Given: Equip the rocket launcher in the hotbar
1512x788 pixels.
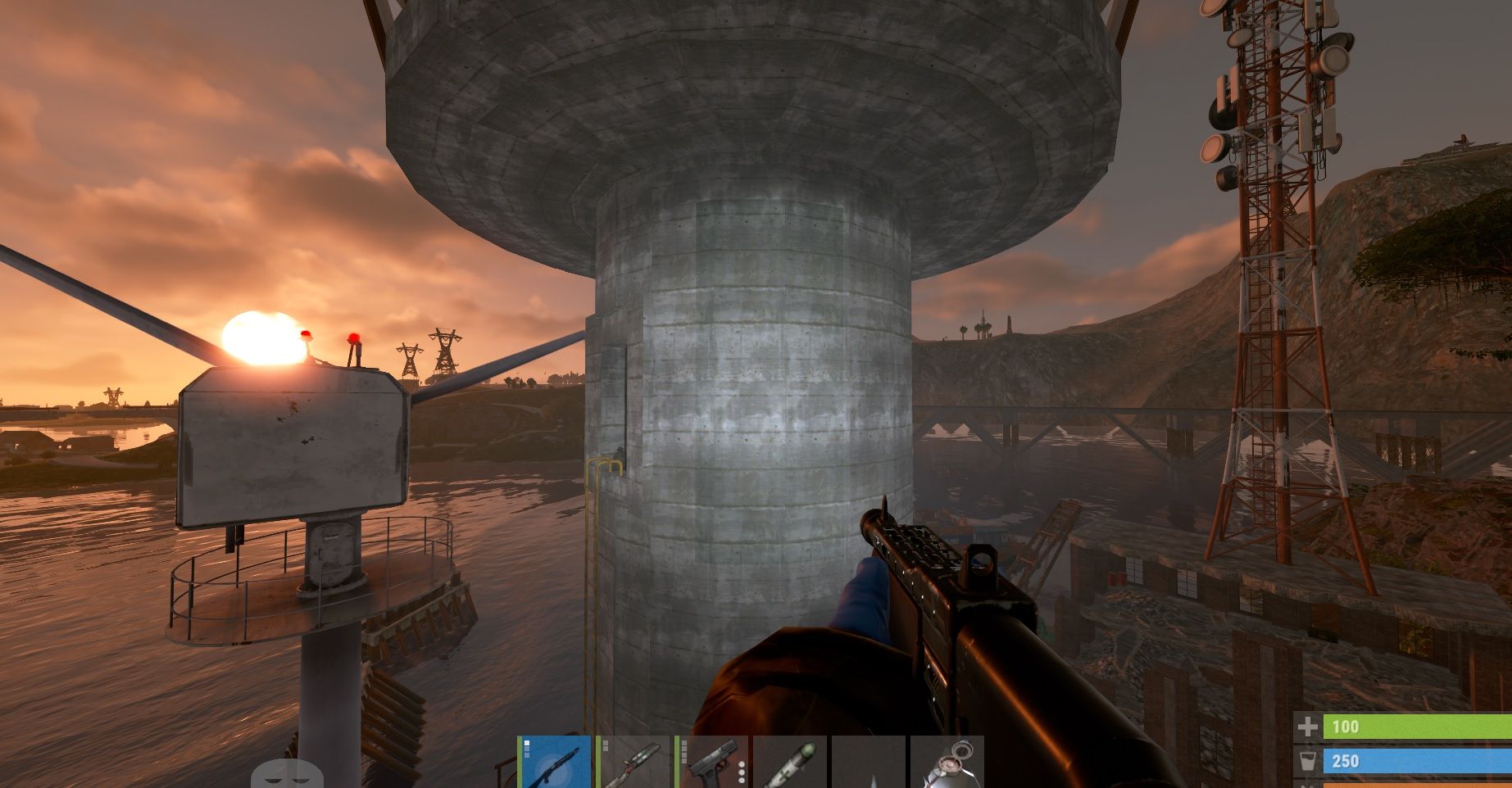Looking at the screenshot, I should coord(636,763).
